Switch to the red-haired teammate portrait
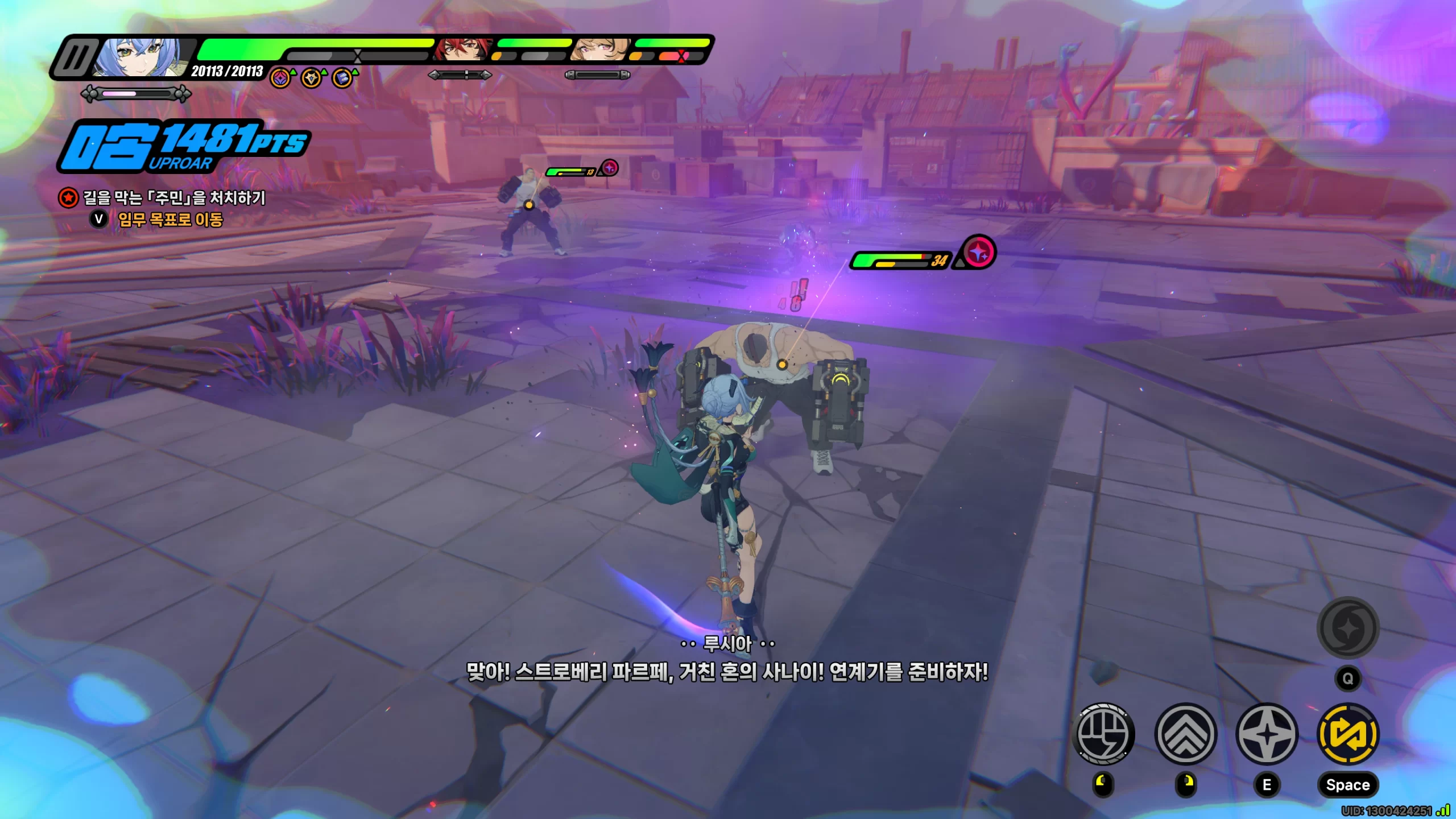 462,49
